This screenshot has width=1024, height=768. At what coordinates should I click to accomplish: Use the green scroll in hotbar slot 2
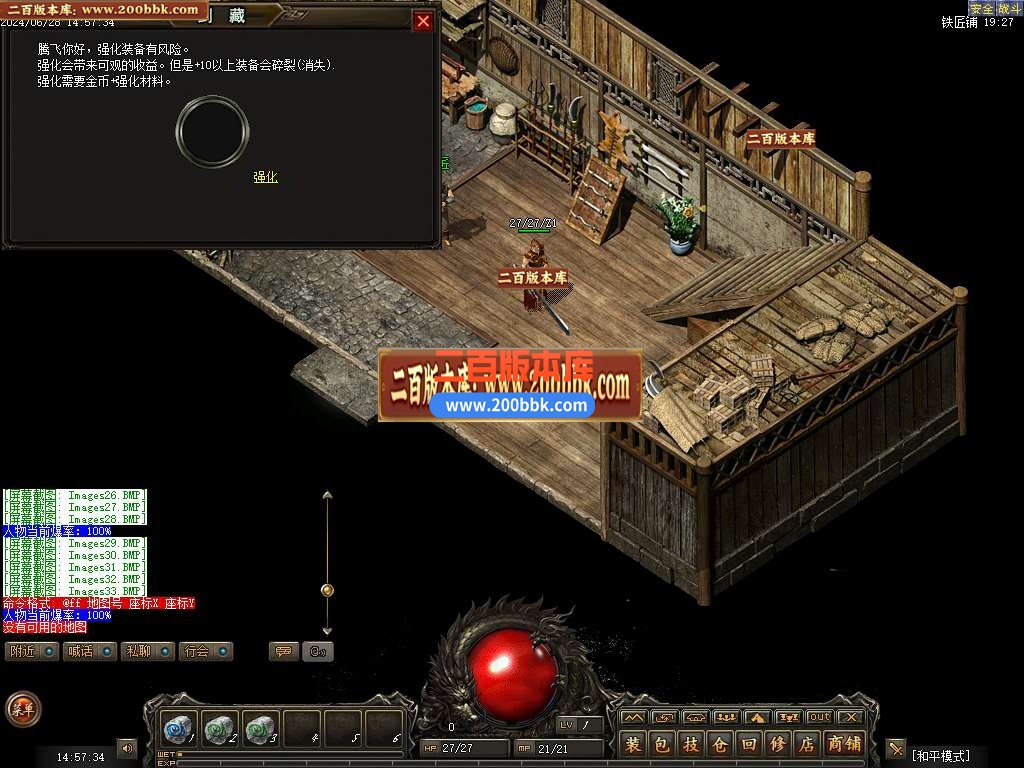tap(219, 729)
